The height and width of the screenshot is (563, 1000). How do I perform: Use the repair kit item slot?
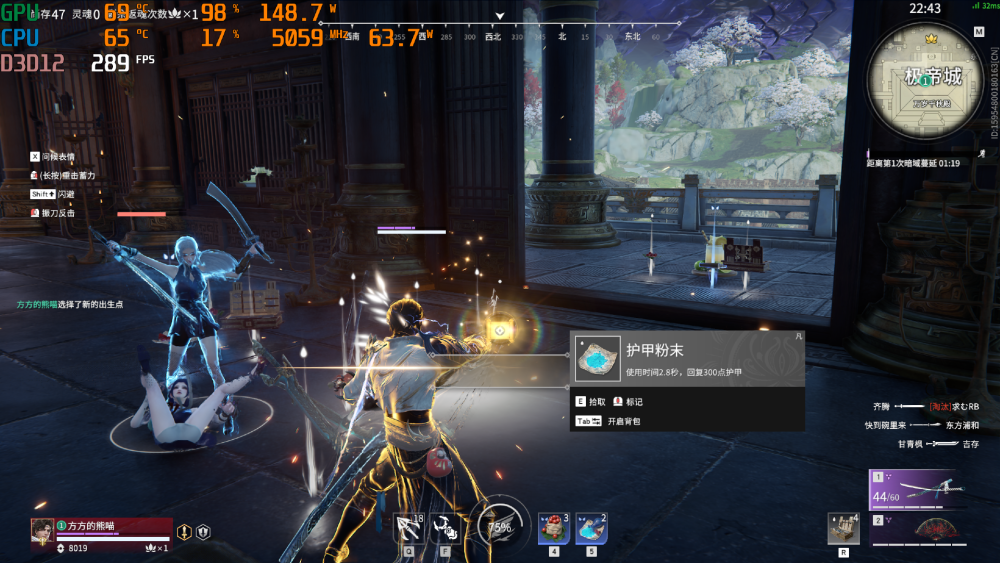point(843,528)
